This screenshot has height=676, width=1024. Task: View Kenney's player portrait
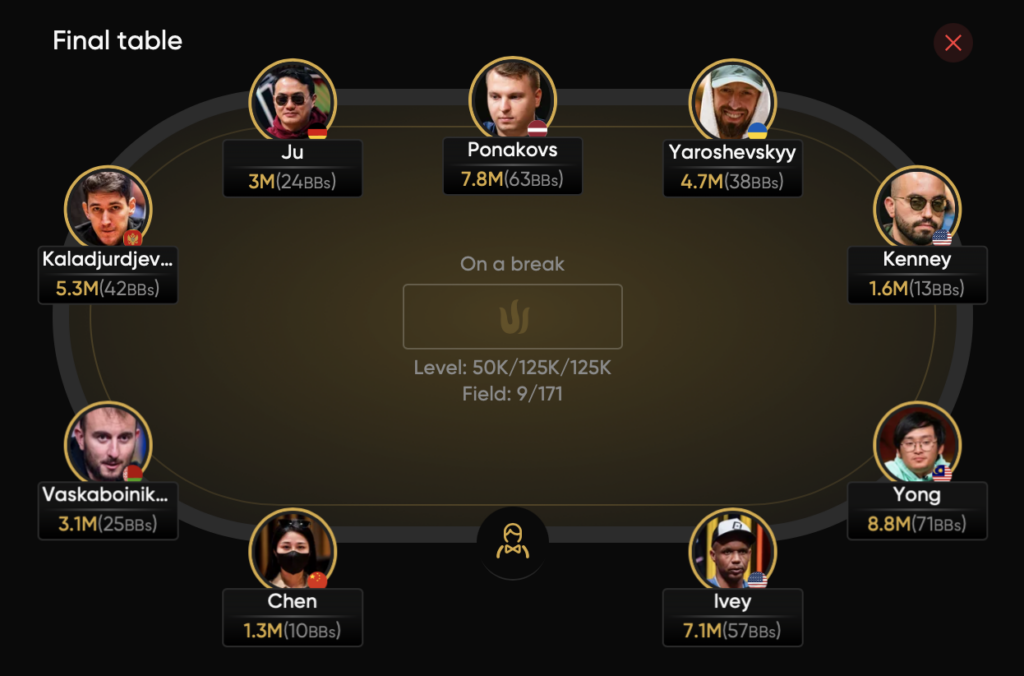916,208
